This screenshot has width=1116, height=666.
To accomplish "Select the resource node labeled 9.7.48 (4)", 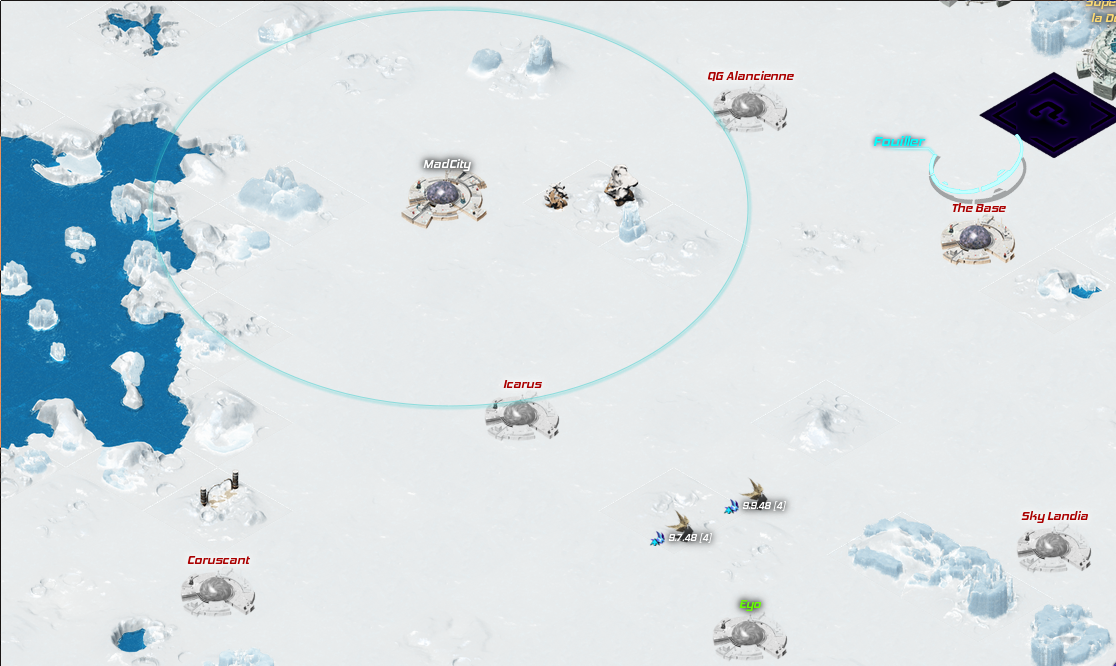I will point(681,526).
